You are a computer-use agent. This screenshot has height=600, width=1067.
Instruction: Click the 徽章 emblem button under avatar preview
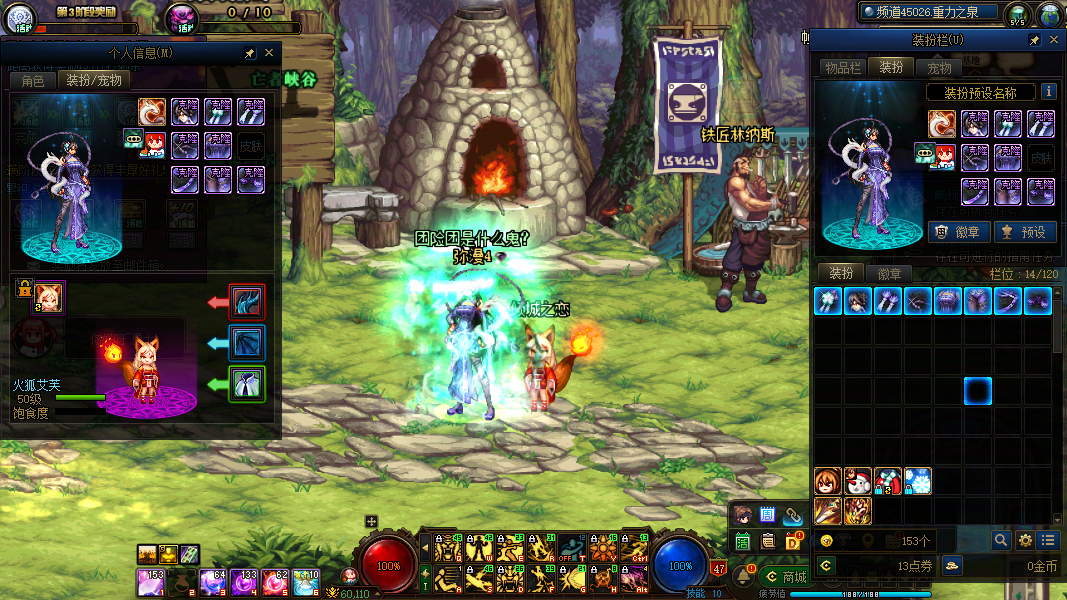point(959,232)
